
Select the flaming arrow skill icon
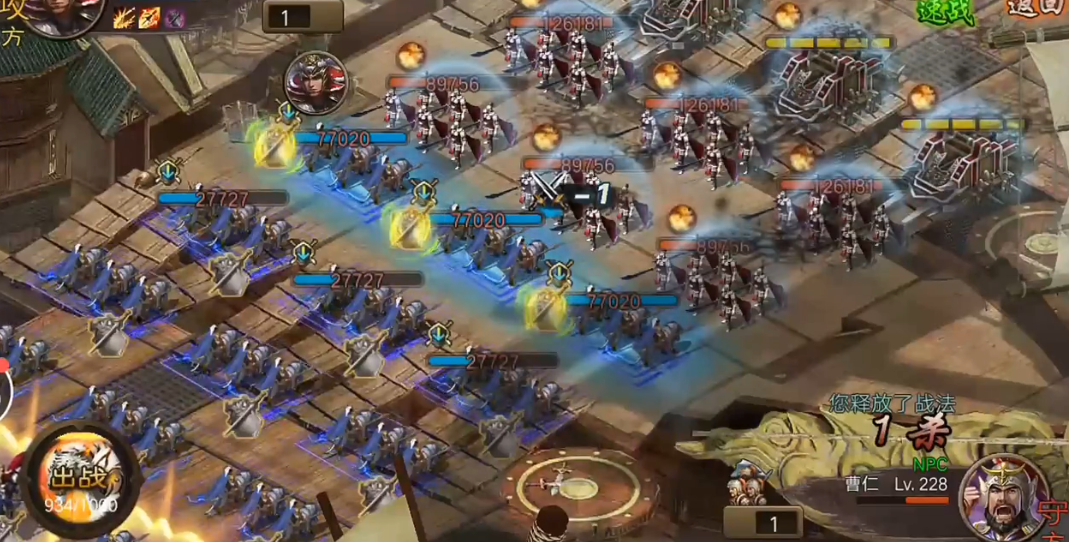149,17
